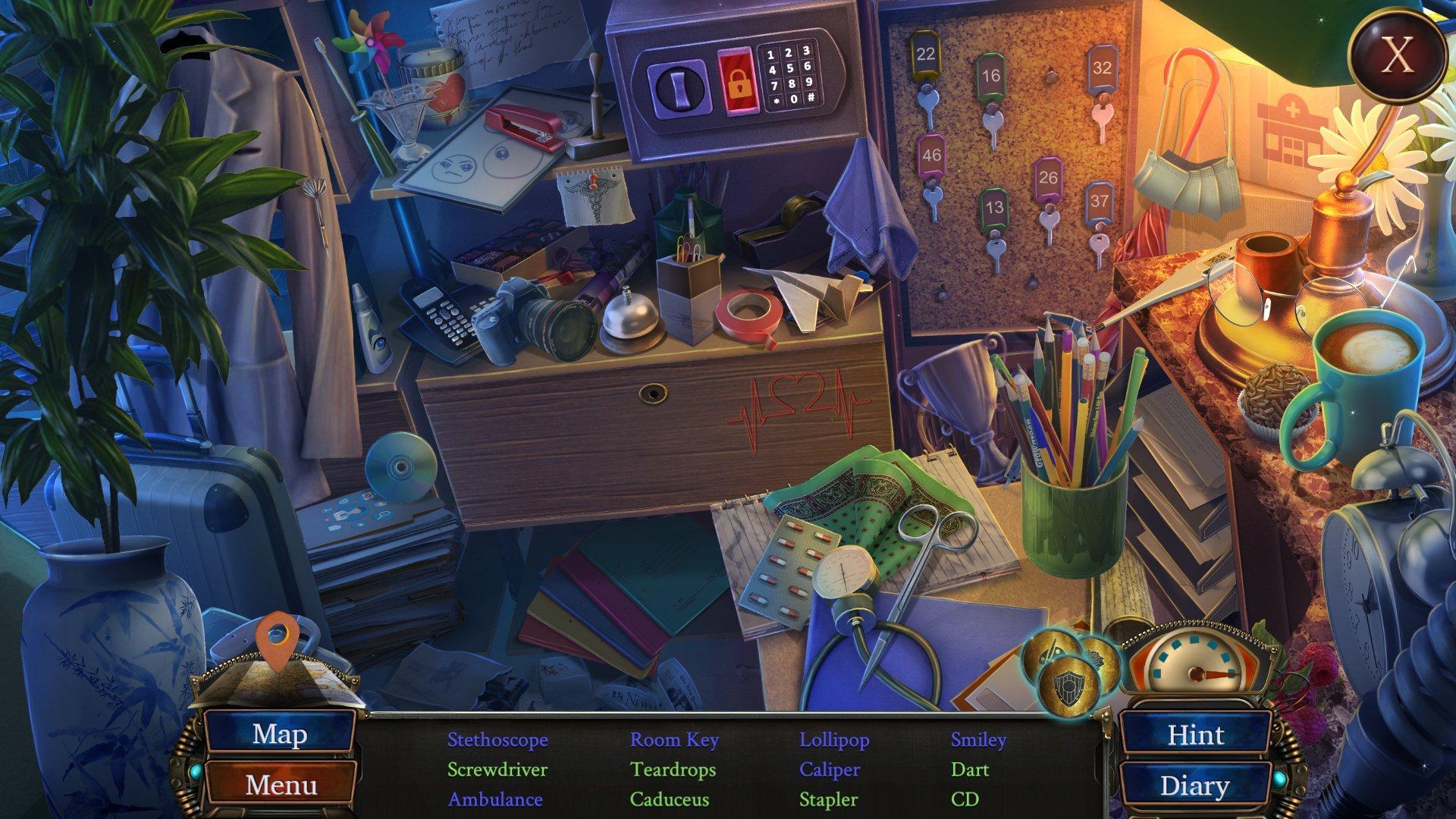Viewport: 1456px width, 819px height.
Task: Select "Stethoscope" in the hidden object word list
Action: pyautogui.click(x=498, y=739)
